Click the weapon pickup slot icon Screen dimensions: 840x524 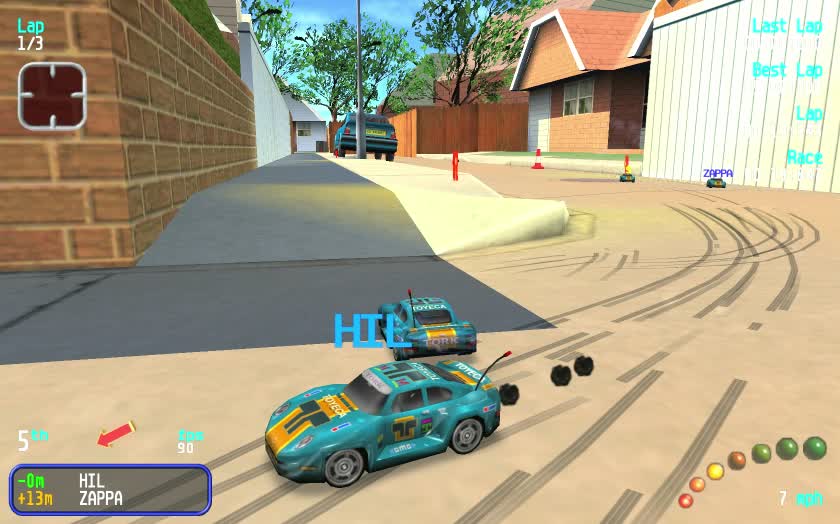pos(52,96)
